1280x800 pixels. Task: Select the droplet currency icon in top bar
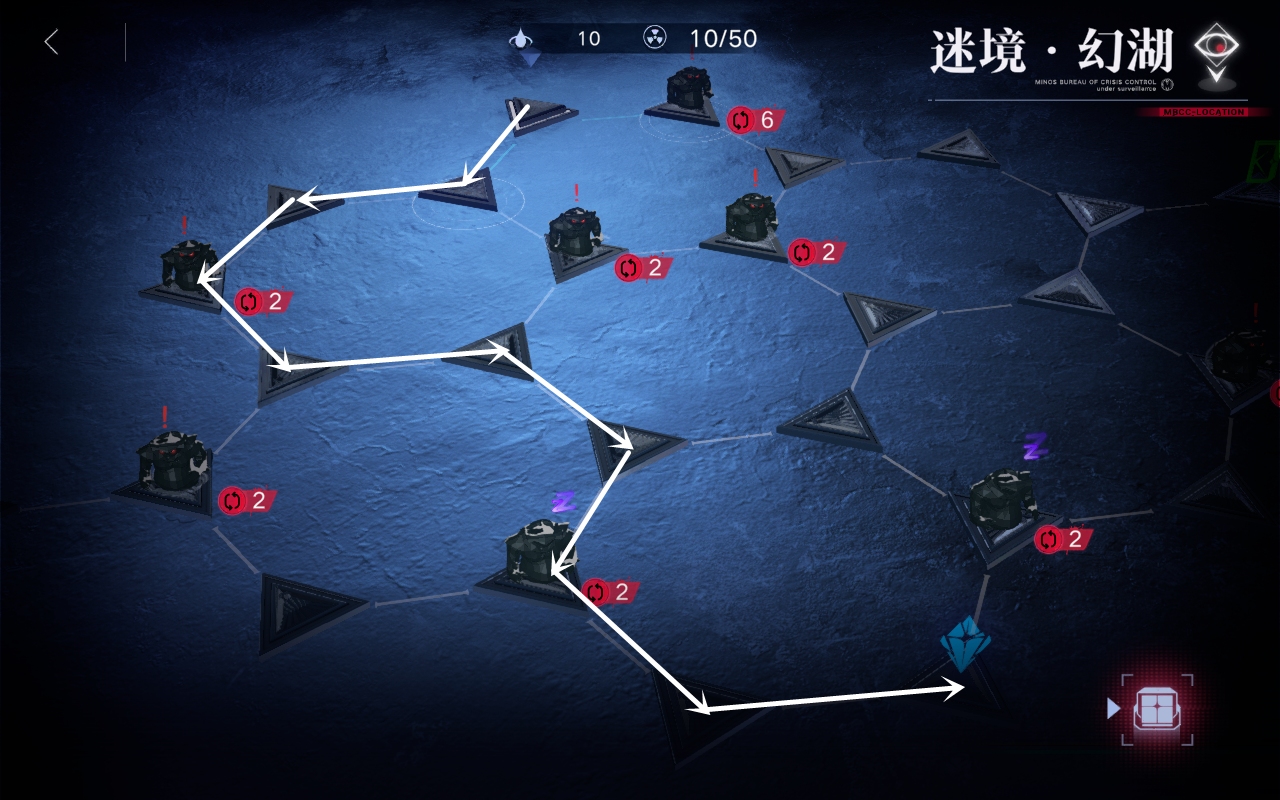coord(524,39)
